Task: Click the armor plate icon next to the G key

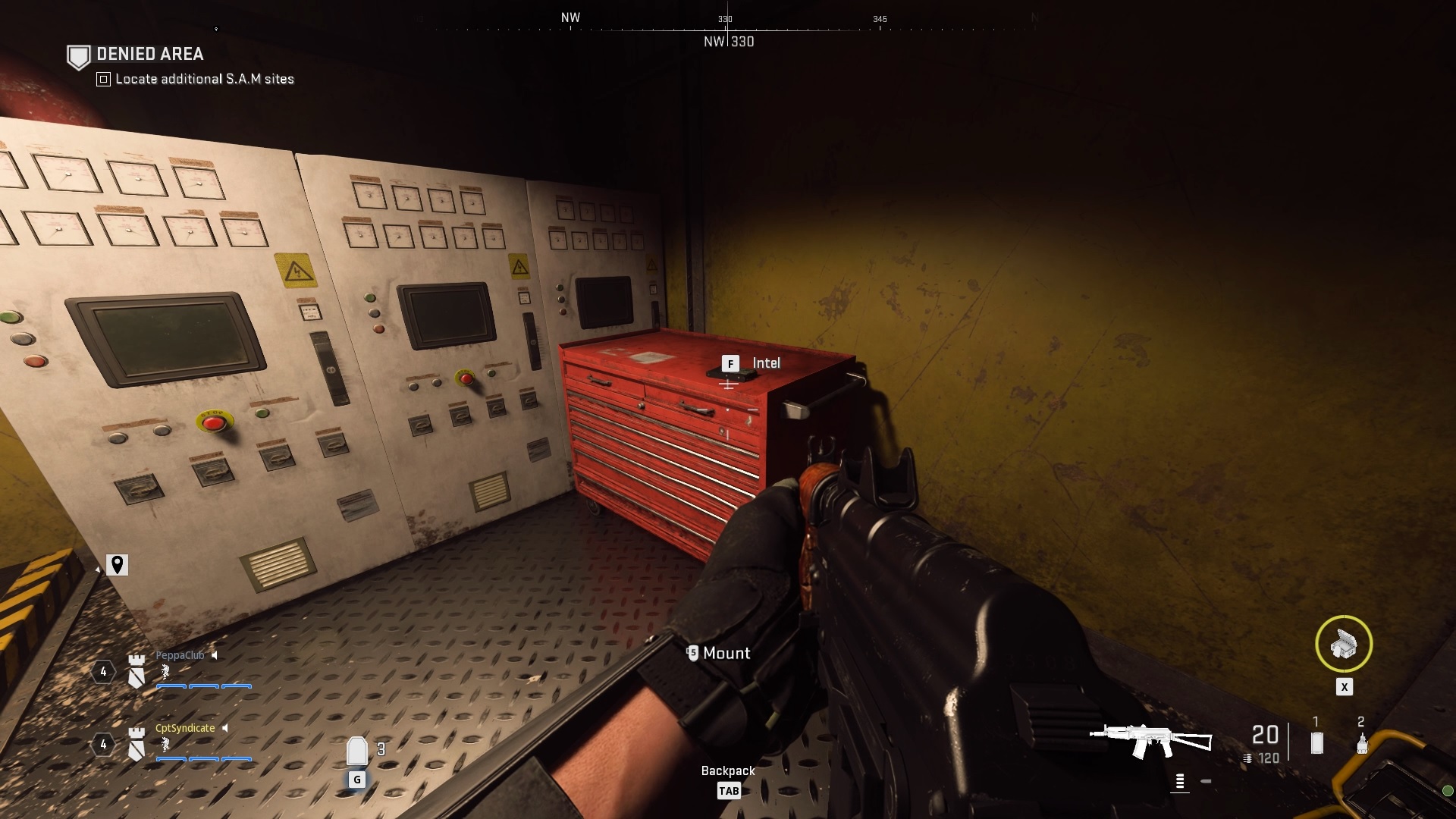Action: click(356, 750)
